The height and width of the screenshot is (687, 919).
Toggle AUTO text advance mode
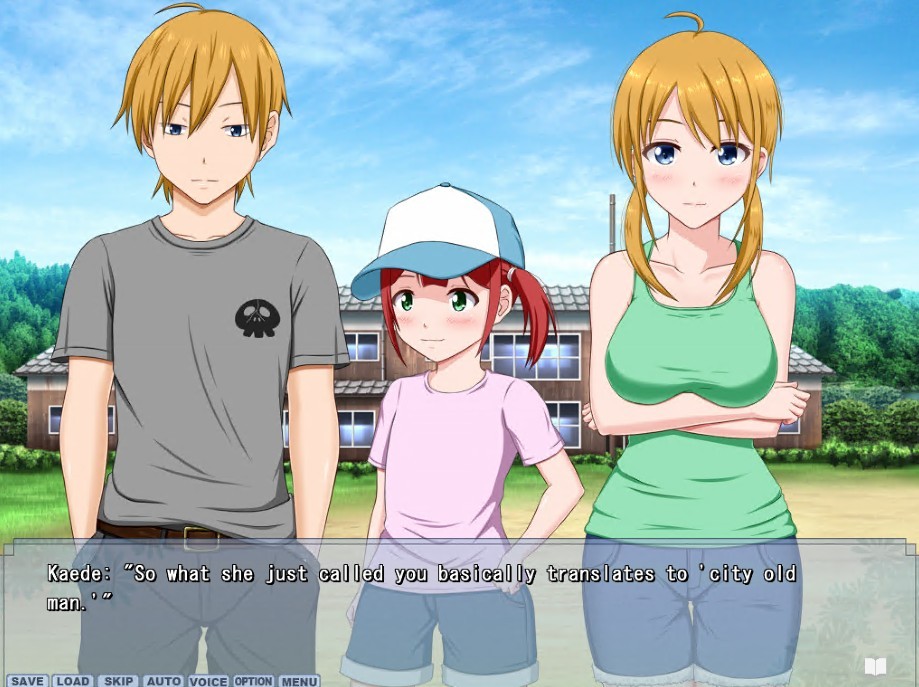coord(163,681)
